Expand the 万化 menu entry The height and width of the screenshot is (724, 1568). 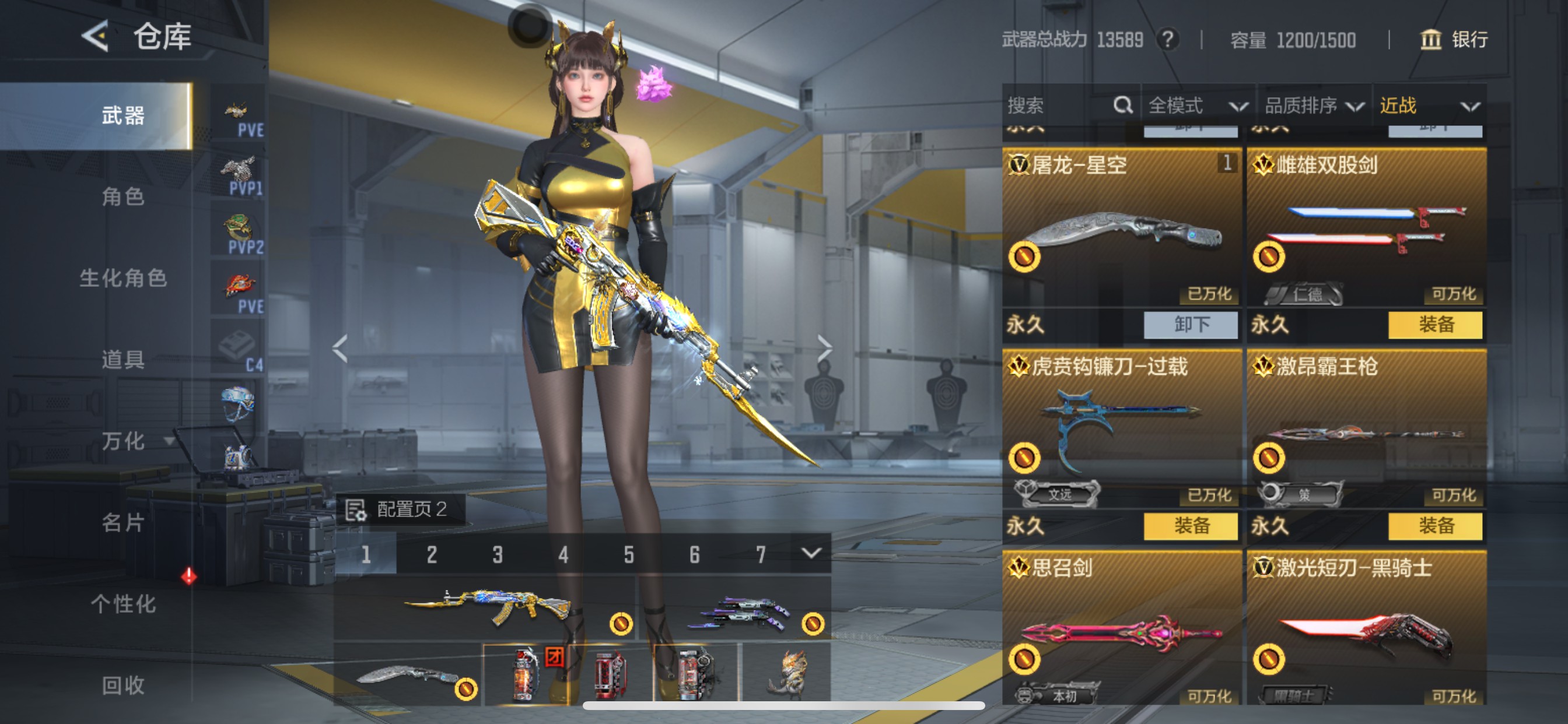pyautogui.click(x=125, y=441)
